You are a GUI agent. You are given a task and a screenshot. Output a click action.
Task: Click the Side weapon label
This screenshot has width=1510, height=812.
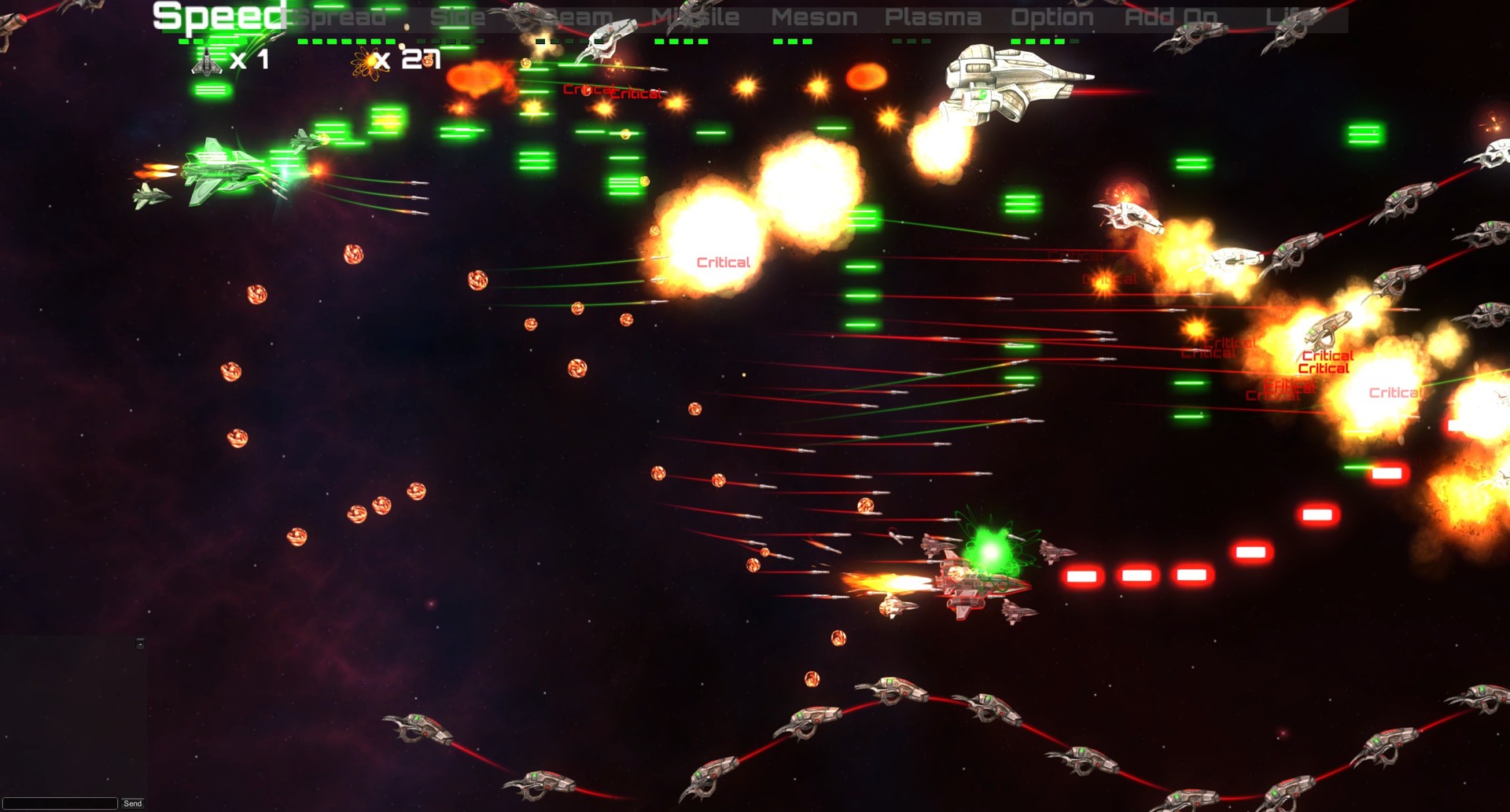point(459,17)
